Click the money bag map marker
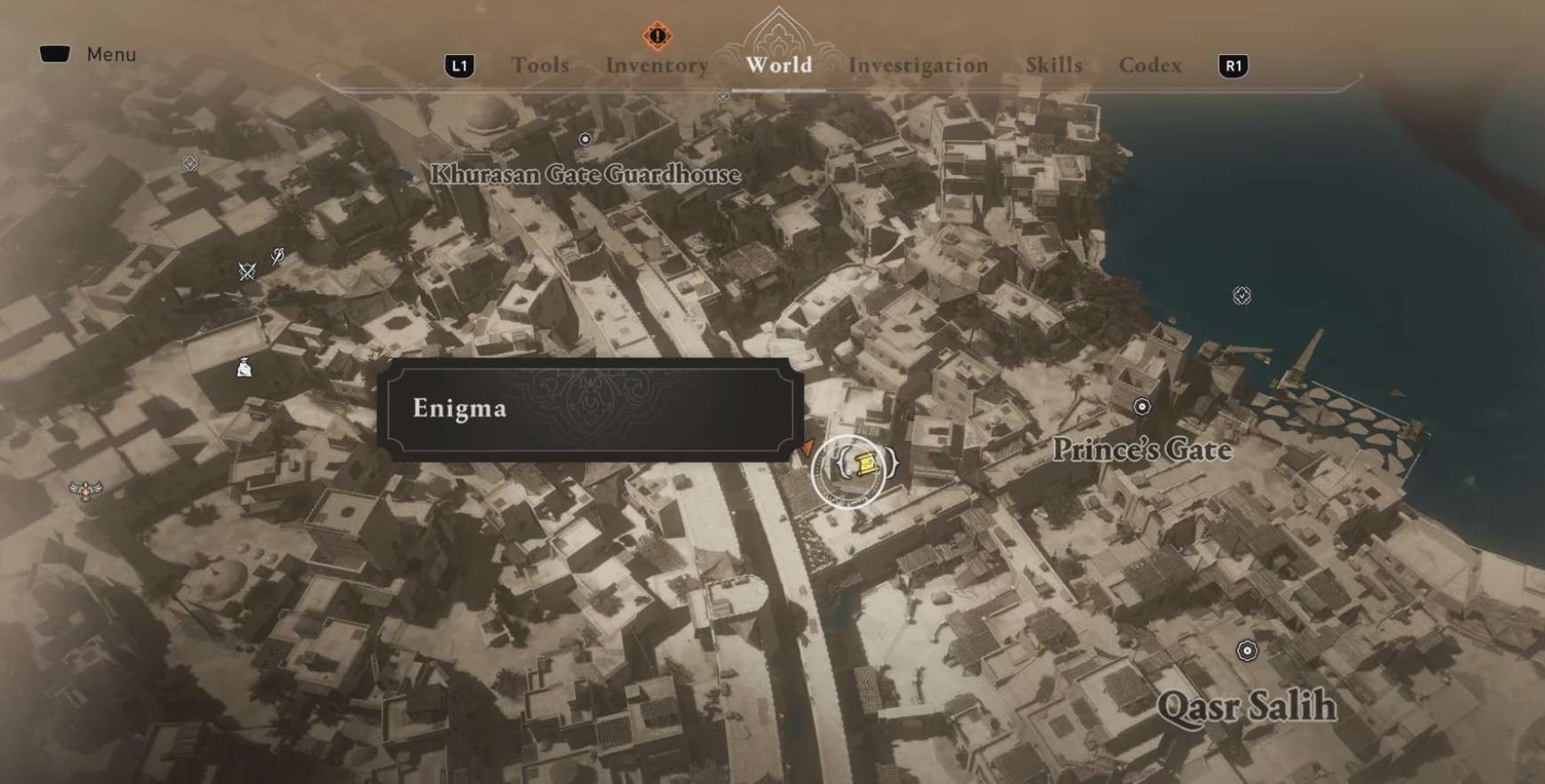The height and width of the screenshot is (784, 1545). pyautogui.click(x=244, y=366)
